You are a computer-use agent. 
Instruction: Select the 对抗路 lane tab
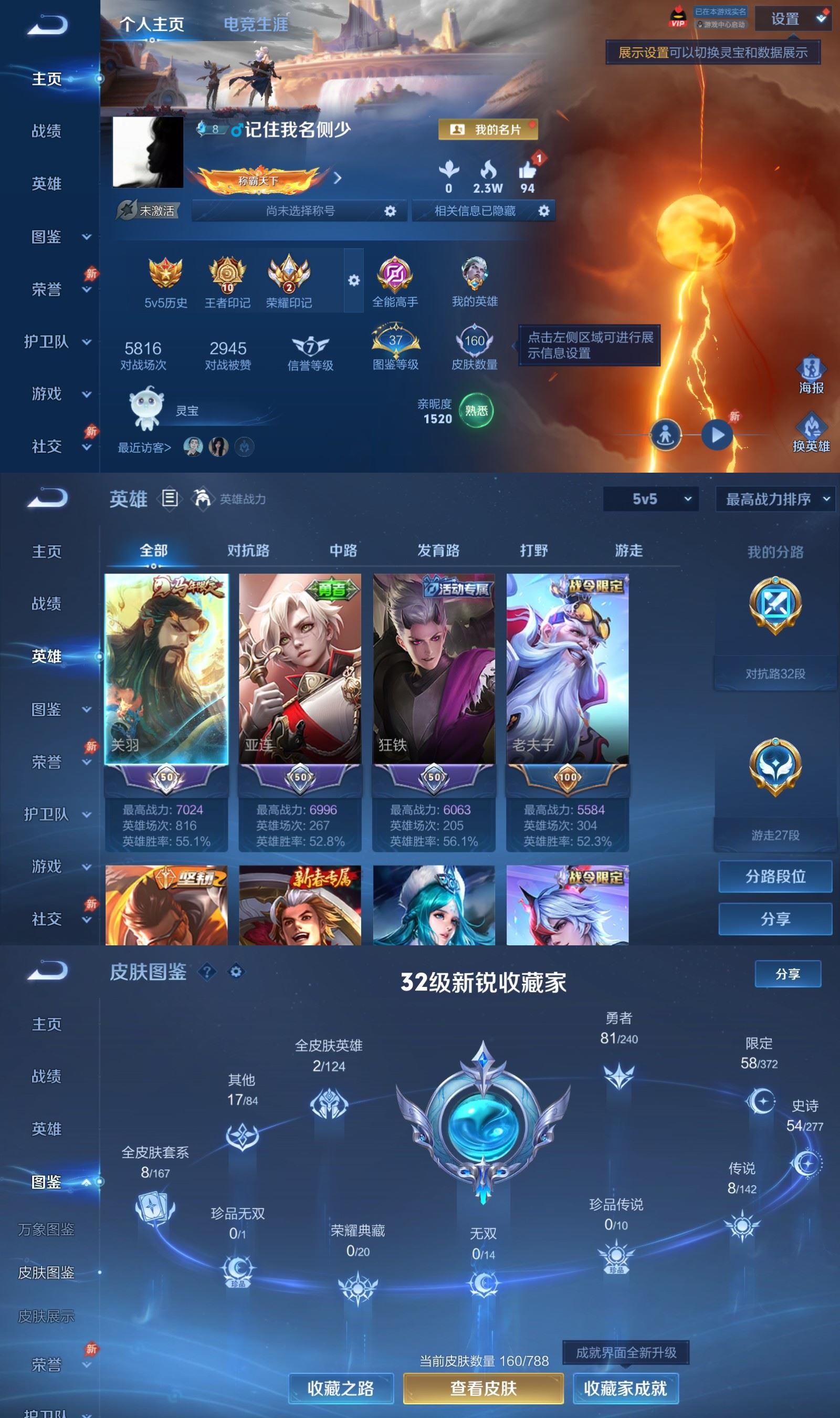[249, 550]
